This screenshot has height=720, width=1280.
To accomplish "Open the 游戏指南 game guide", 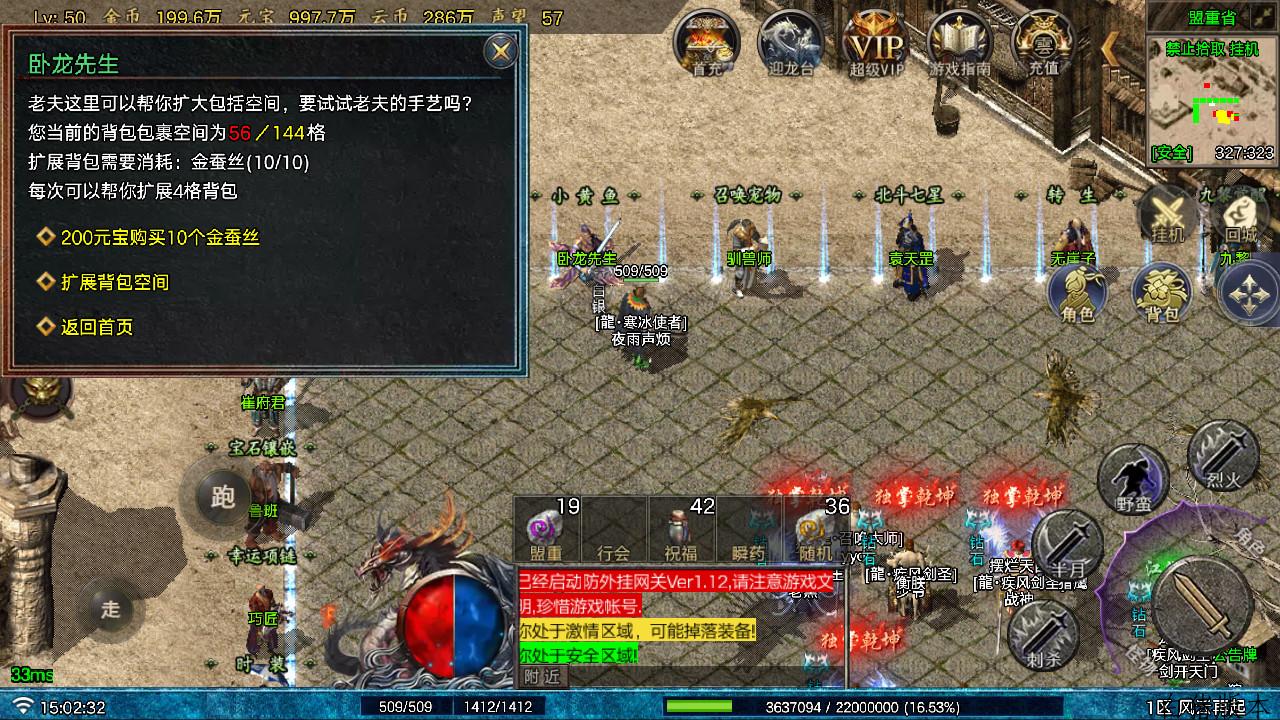I will [960, 44].
